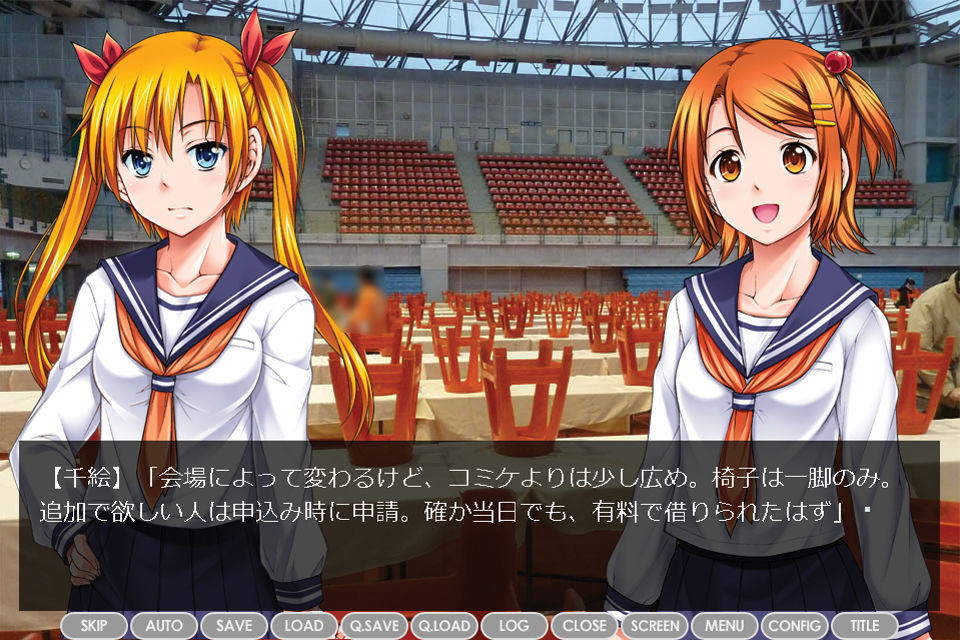
Task: Show the dialogue LOG
Action: tap(514, 626)
